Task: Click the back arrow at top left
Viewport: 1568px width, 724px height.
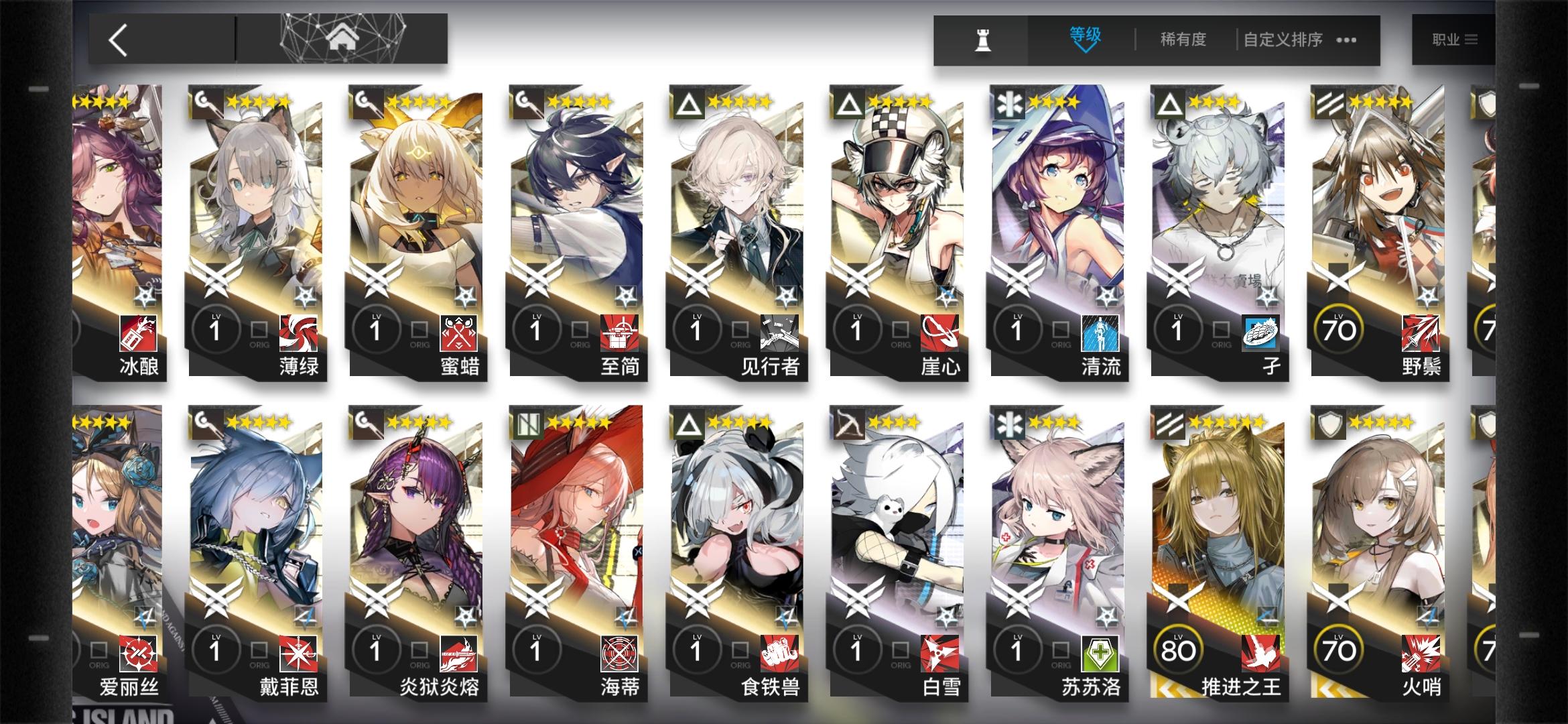Action: [117, 37]
